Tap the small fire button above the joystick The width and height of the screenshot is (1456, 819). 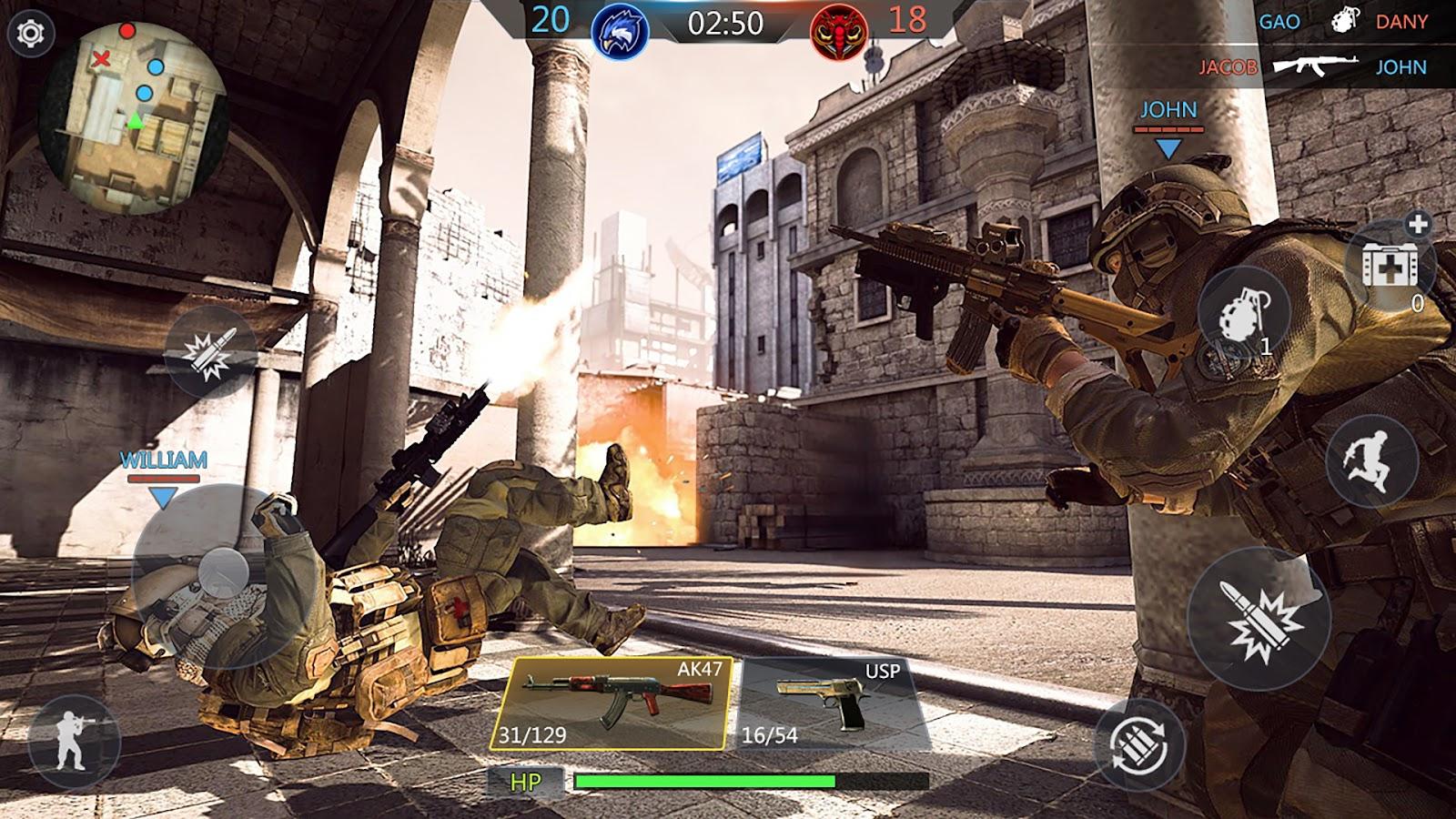tap(210, 352)
